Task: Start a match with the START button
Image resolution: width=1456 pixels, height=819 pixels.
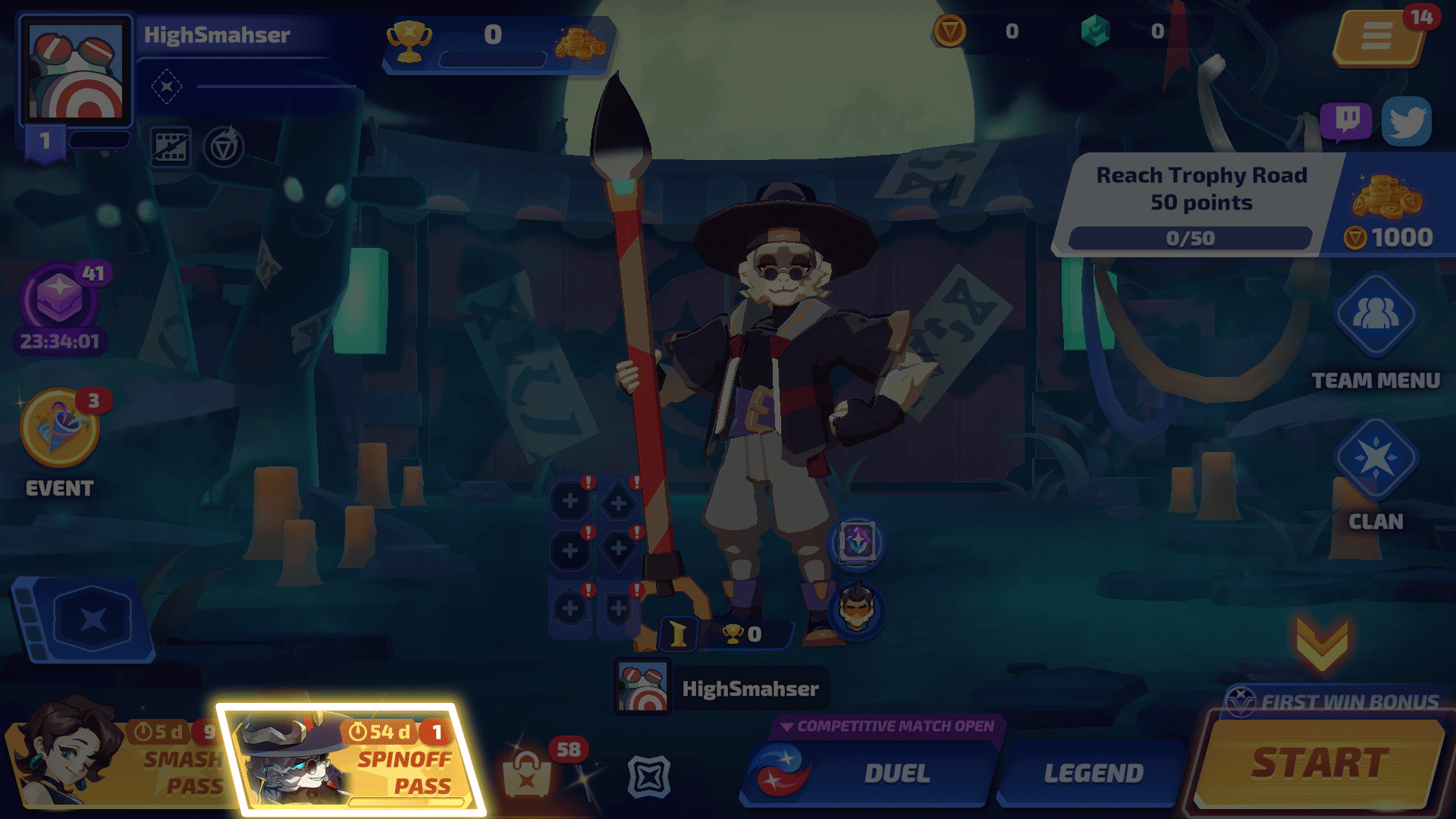Action: click(1319, 764)
